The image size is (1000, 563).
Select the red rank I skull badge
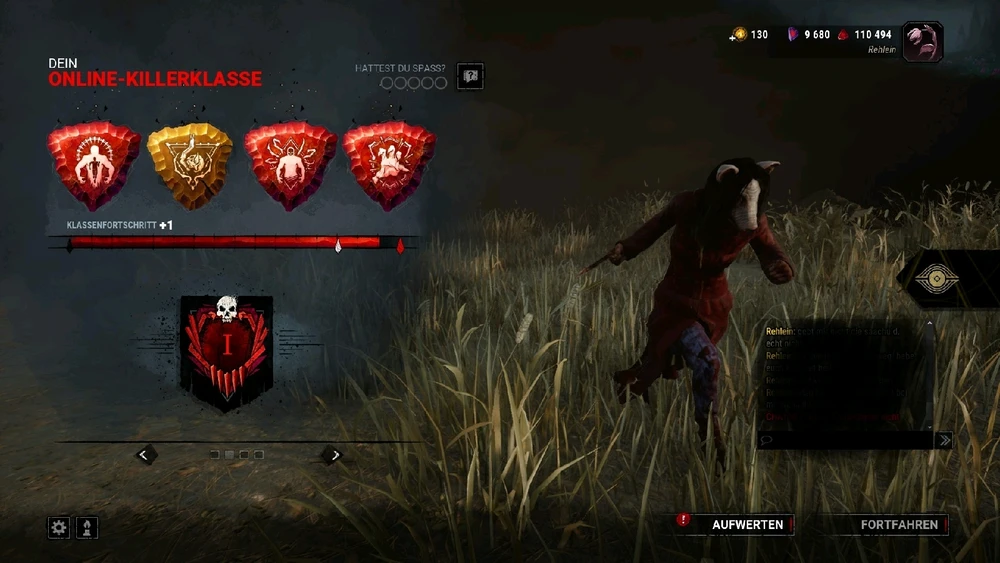point(226,350)
